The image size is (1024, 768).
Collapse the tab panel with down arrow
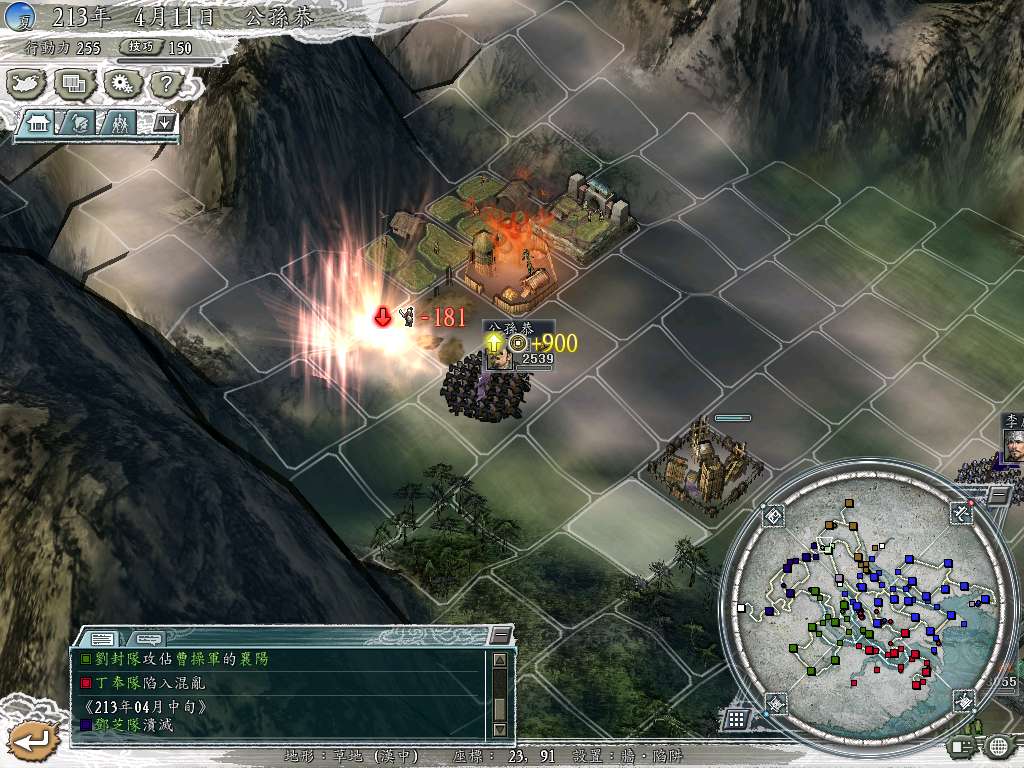(163, 123)
